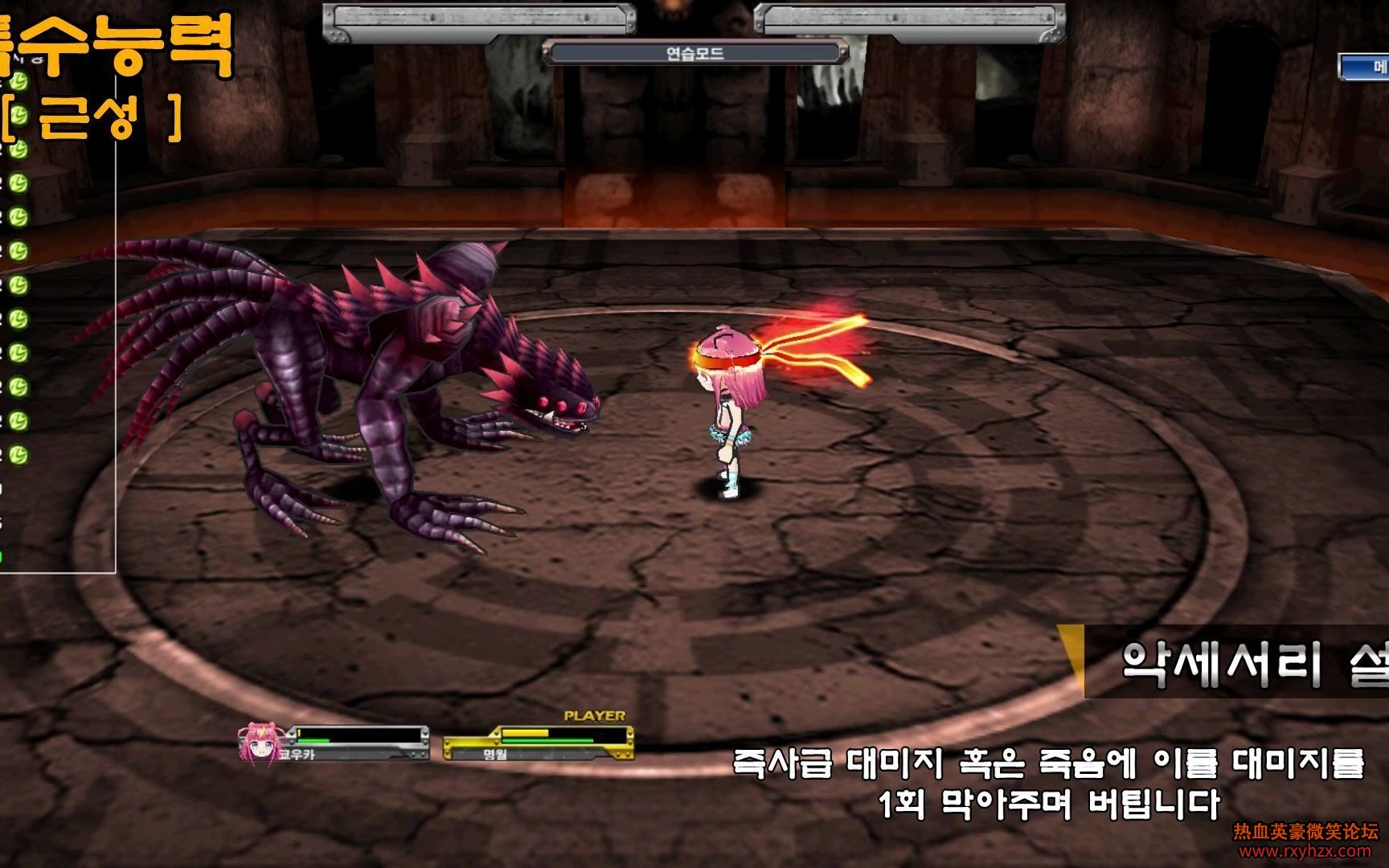1389x868 pixels.
Task: Select the 코우카 character portrait
Action: tap(258, 742)
